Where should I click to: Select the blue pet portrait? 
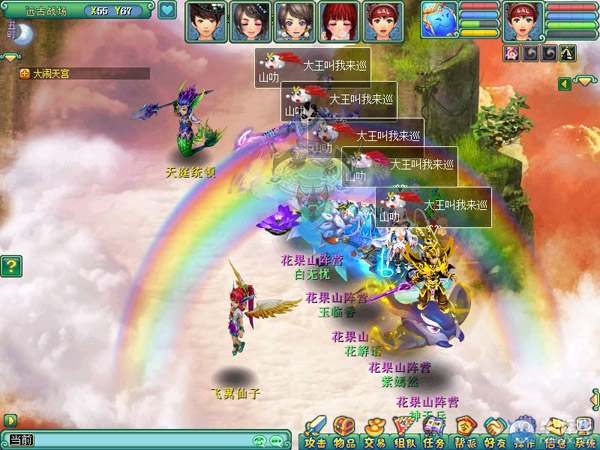439,20
